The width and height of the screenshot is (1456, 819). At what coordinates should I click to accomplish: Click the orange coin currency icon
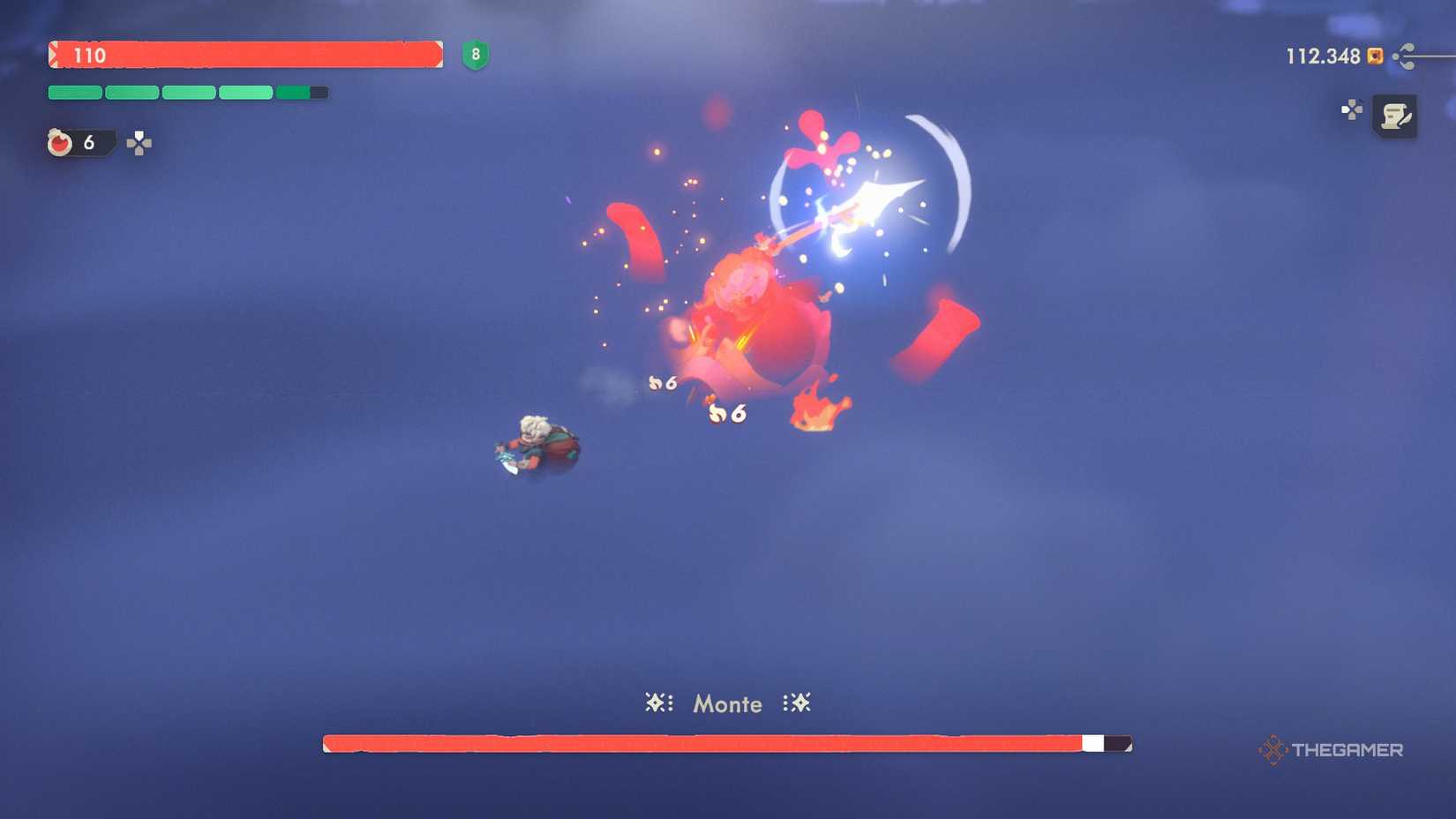(1374, 56)
